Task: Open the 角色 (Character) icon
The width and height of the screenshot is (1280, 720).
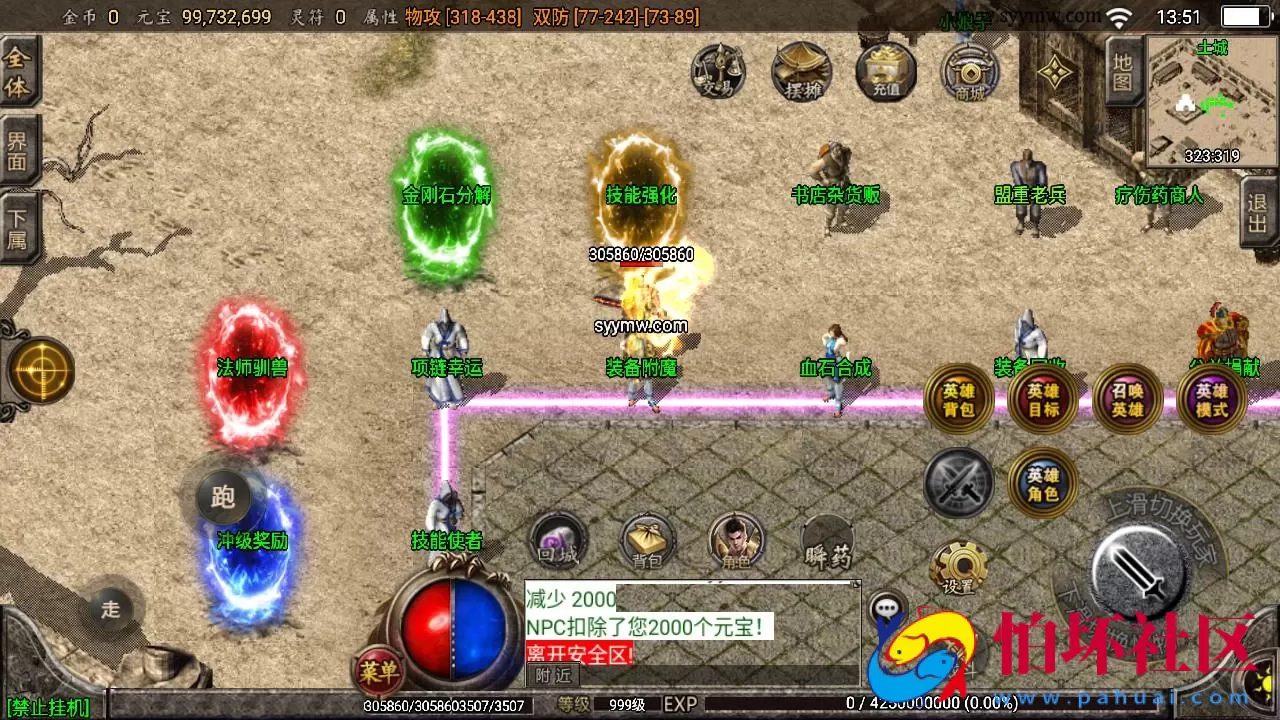Action: coord(736,540)
